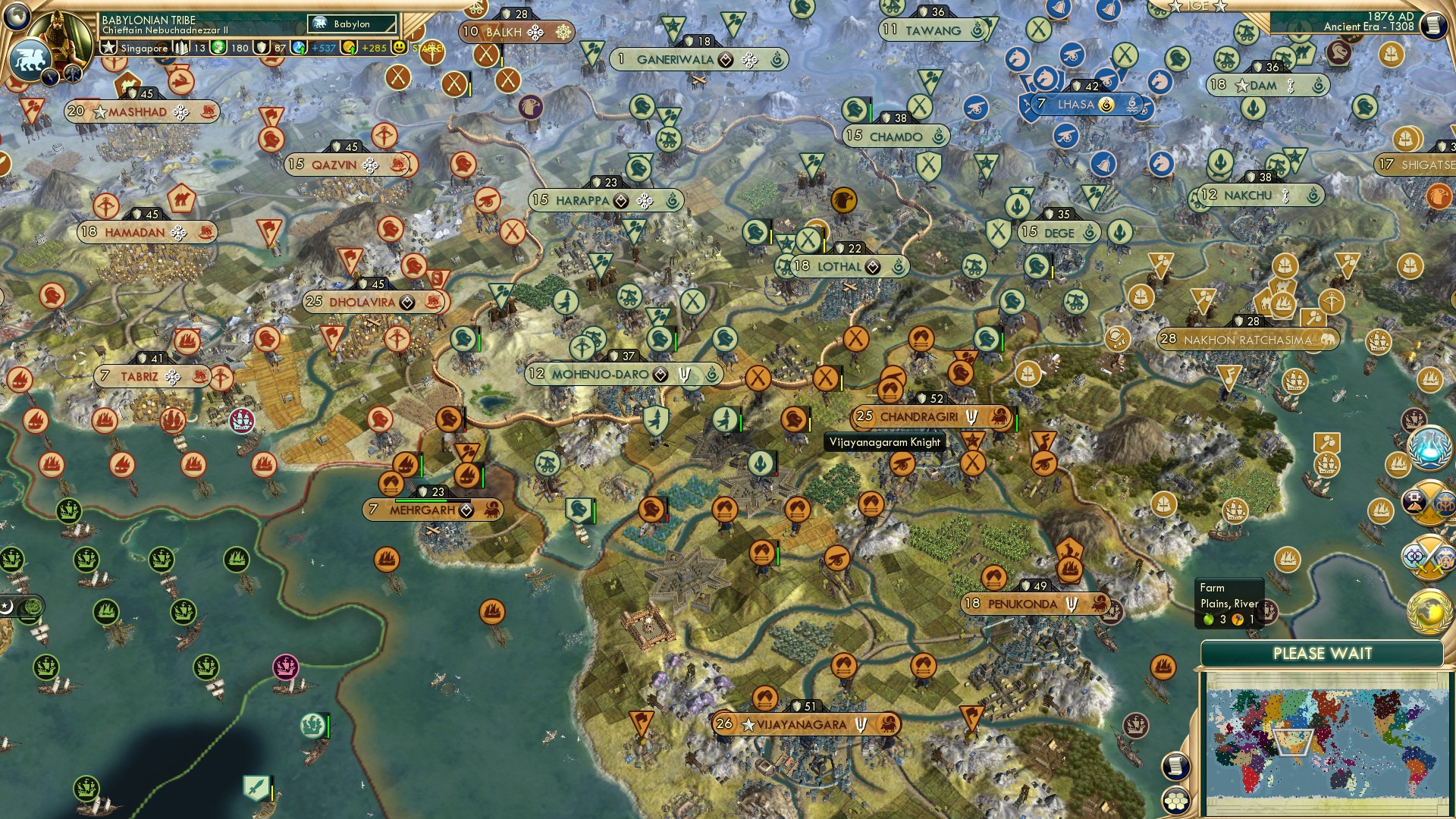Click the science +537 indicator

(312, 48)
